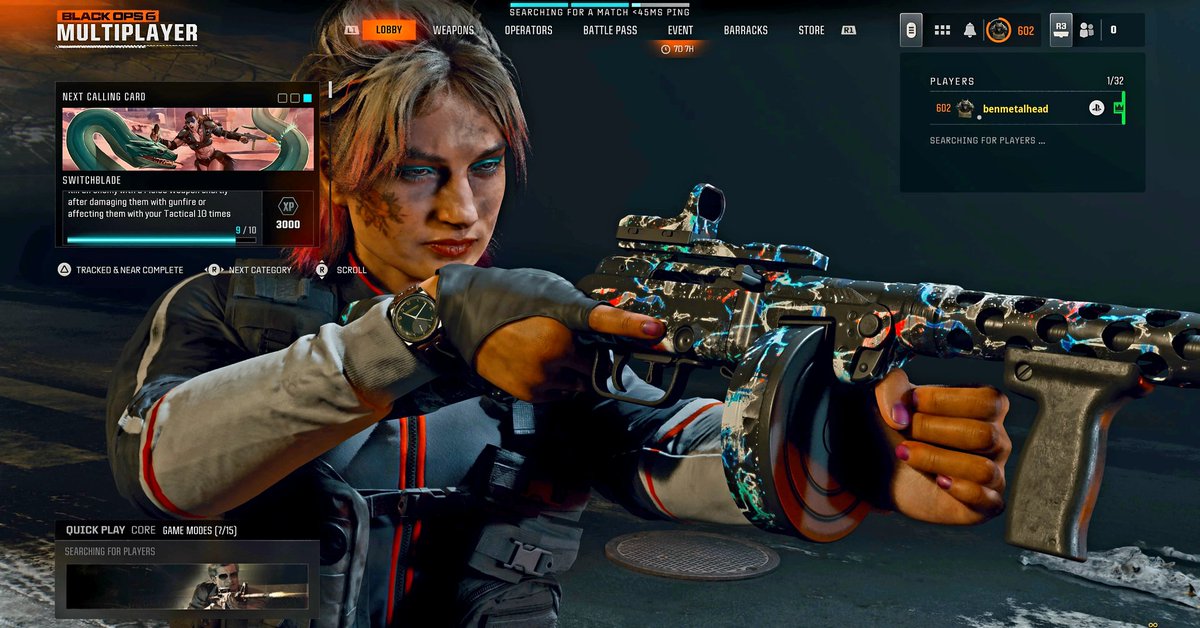The image size is (1200, 628).
Task: Open the Switchblade challenge description panel
Action: [x=160, y=215]
